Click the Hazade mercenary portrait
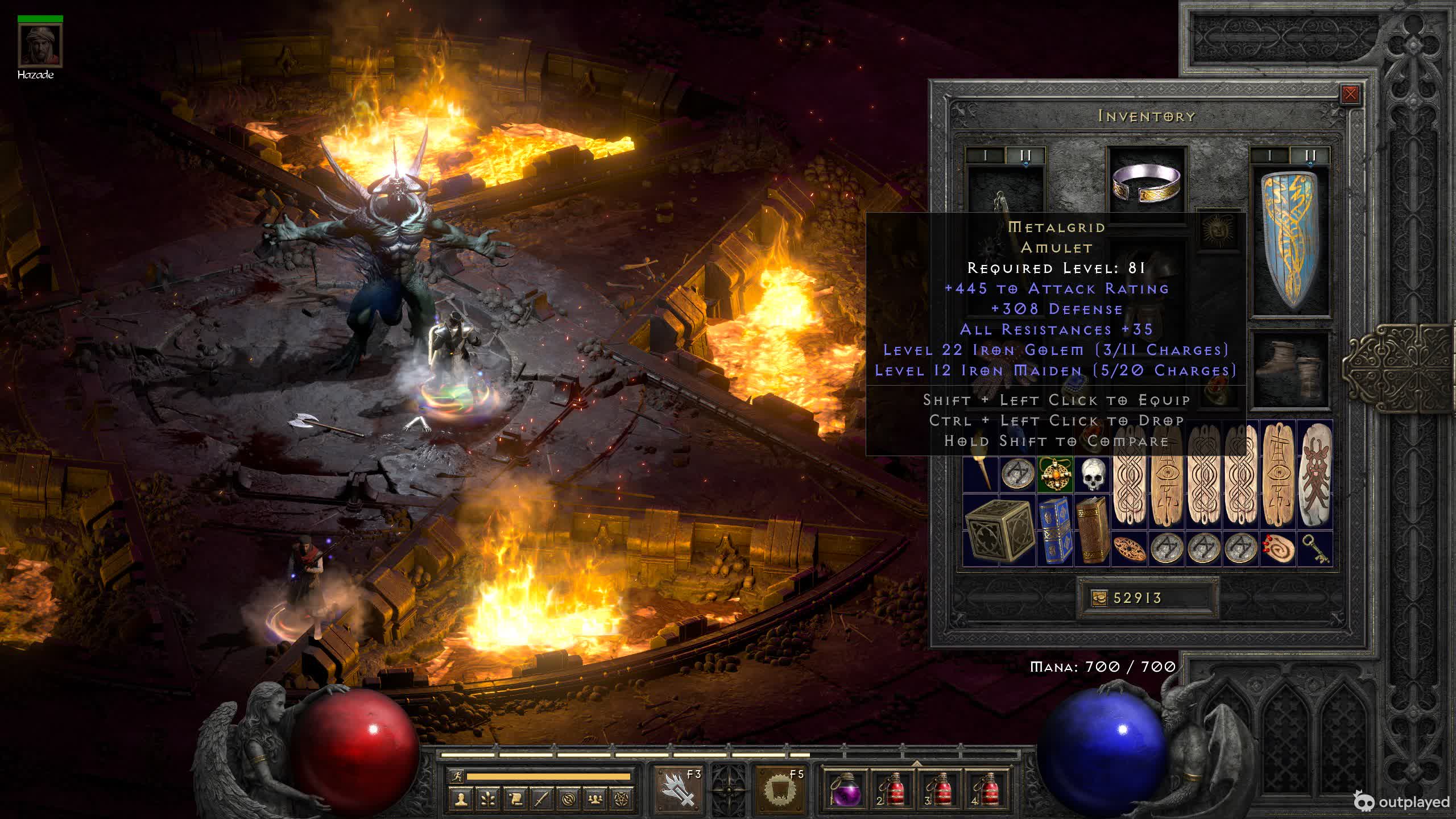Viewport: 1456px width, 819px height. (40, 46)
